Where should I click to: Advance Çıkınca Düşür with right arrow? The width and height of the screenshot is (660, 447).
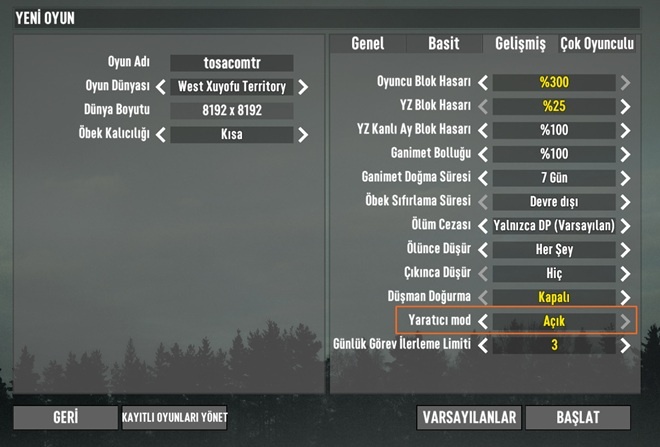click(625, 273)
